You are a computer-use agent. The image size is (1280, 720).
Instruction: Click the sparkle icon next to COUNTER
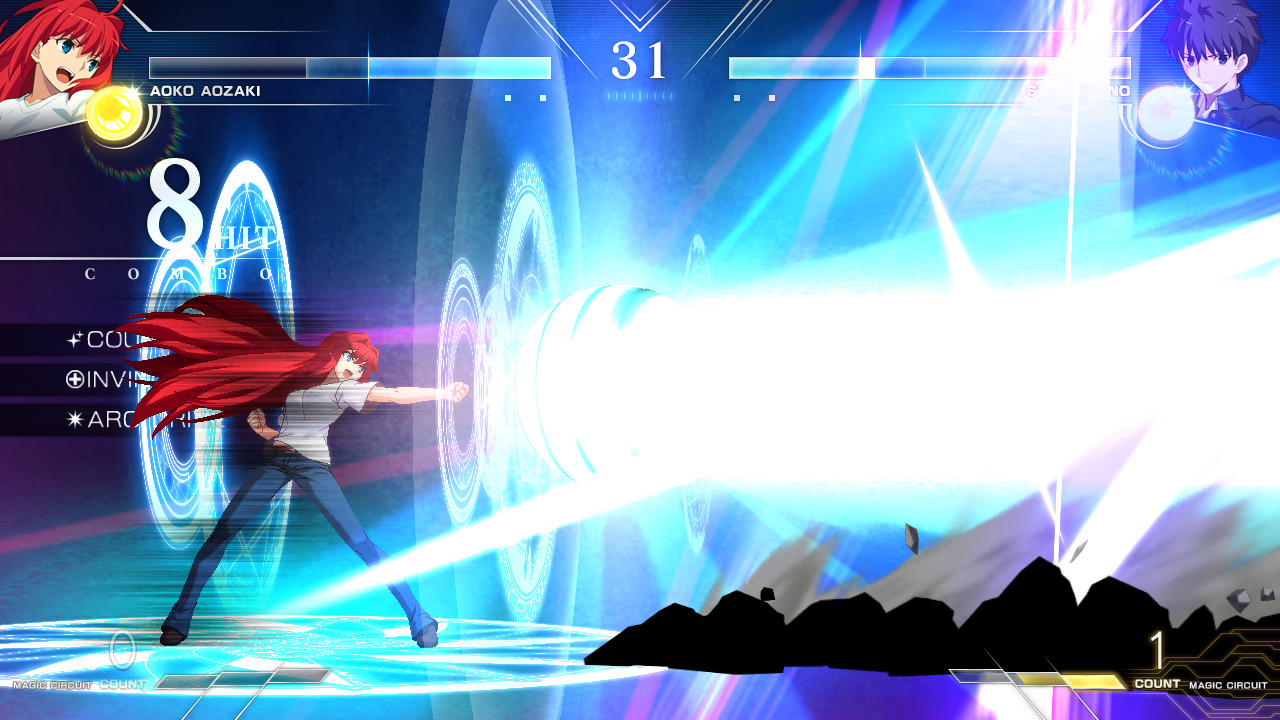click(75, 338)
